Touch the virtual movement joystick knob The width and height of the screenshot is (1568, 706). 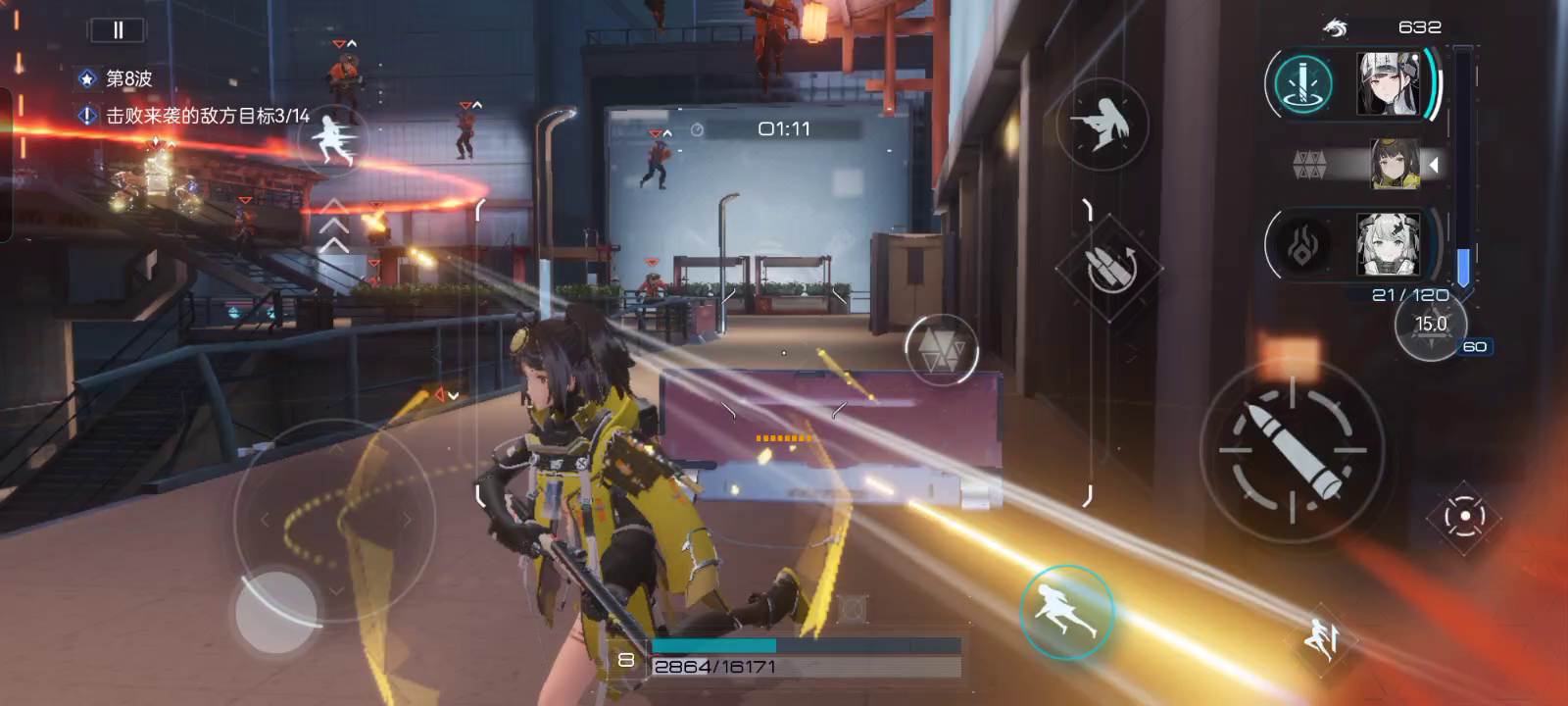(x=276, y=610)
